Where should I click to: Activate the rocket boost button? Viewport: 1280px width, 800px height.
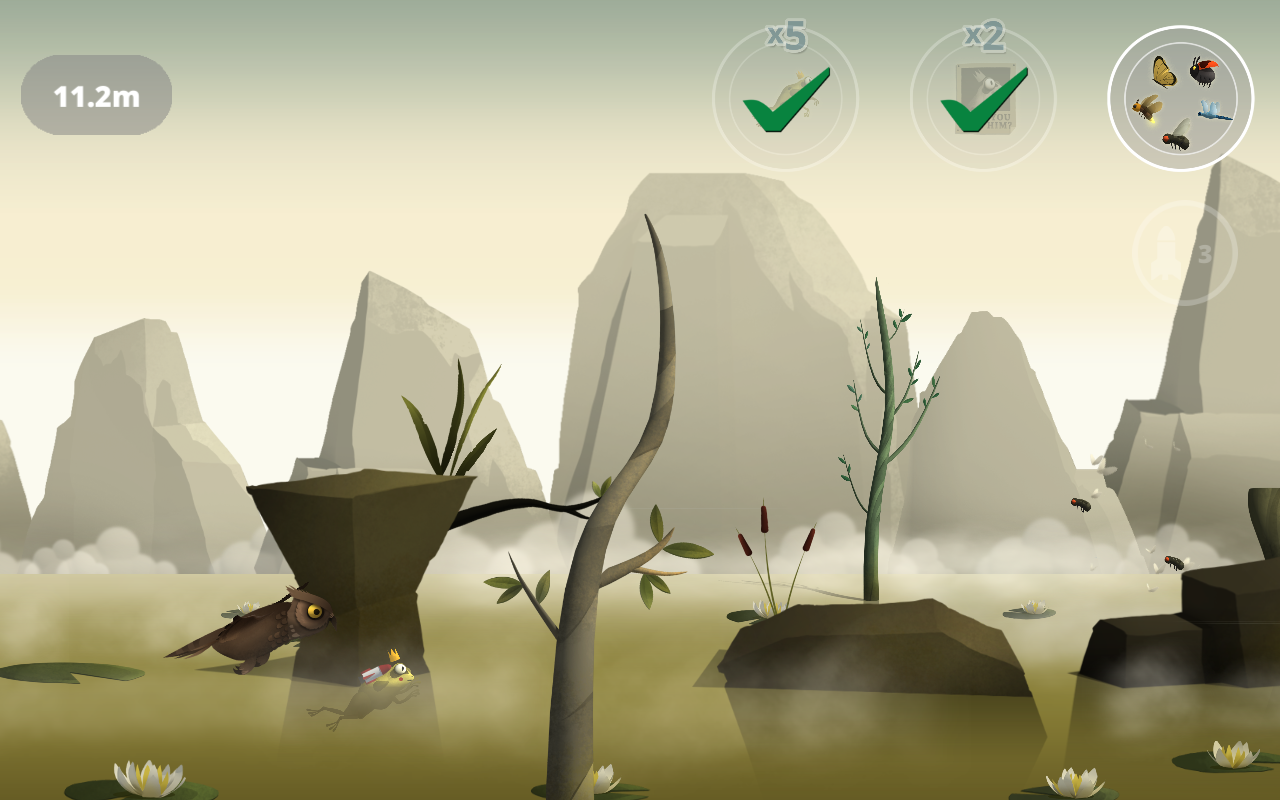[1184, 254]
